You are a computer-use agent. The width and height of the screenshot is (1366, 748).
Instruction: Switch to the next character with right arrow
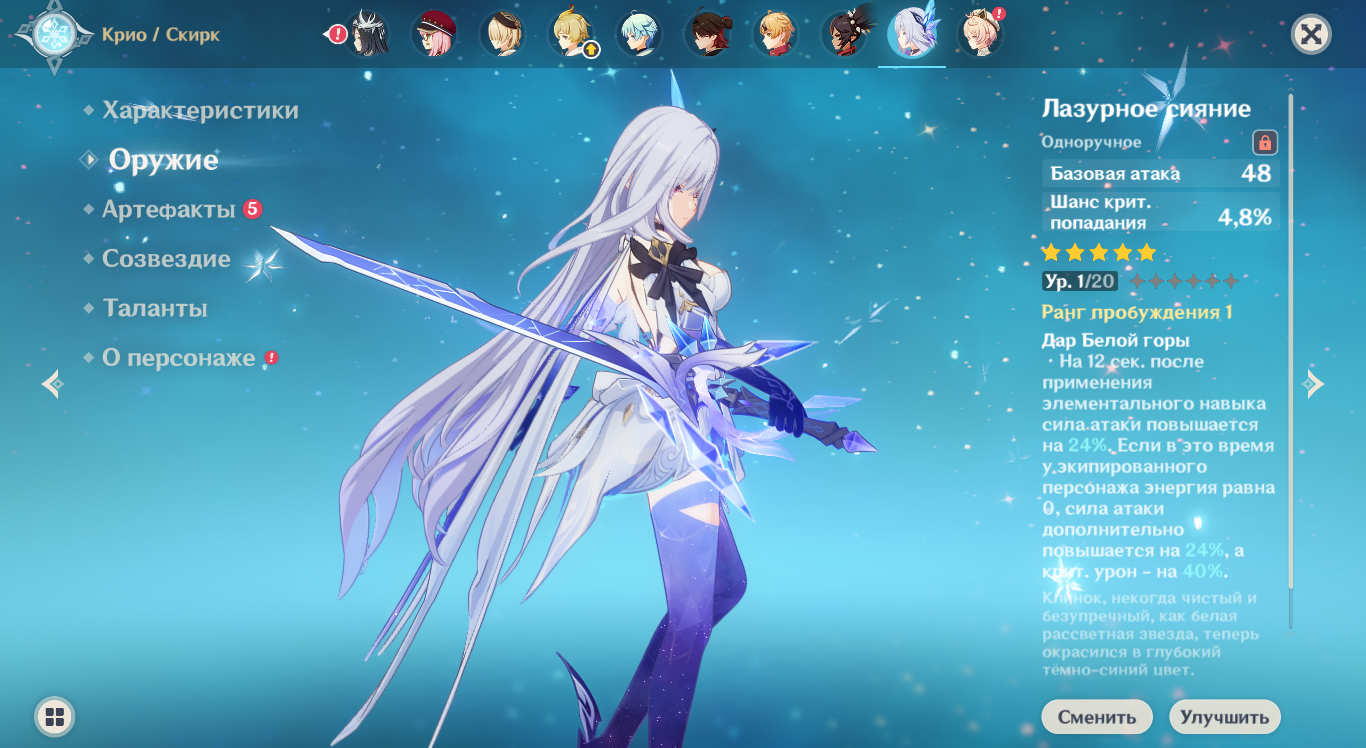(x=1314, y=384)
